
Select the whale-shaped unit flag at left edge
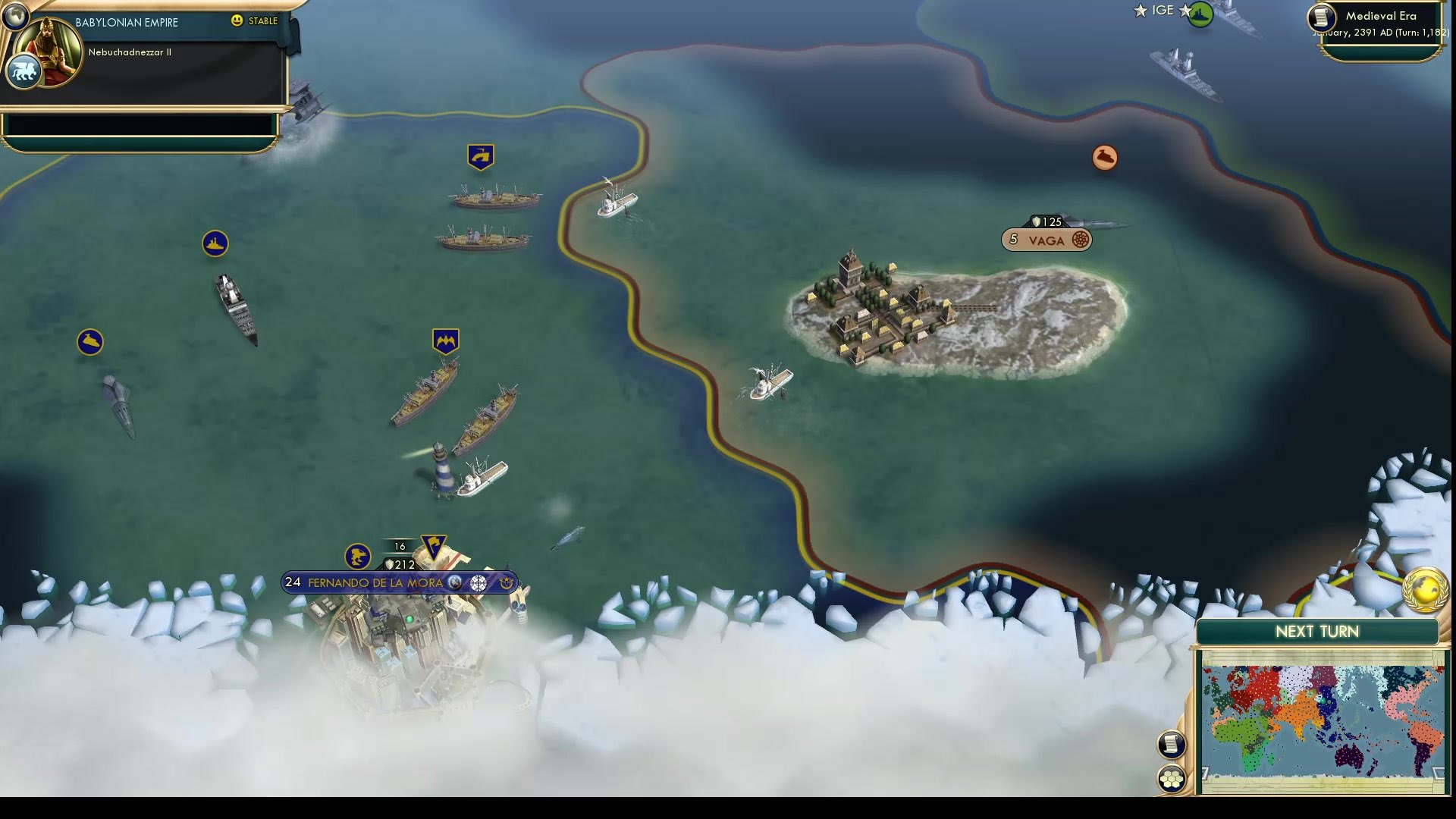[x=90, y=341]
